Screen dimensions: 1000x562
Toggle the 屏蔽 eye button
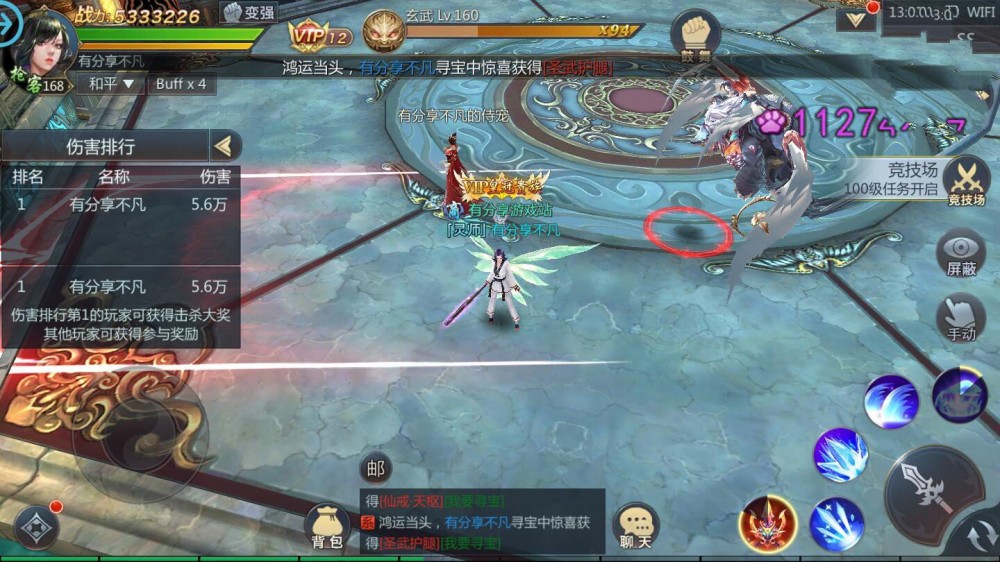point(961,253)
